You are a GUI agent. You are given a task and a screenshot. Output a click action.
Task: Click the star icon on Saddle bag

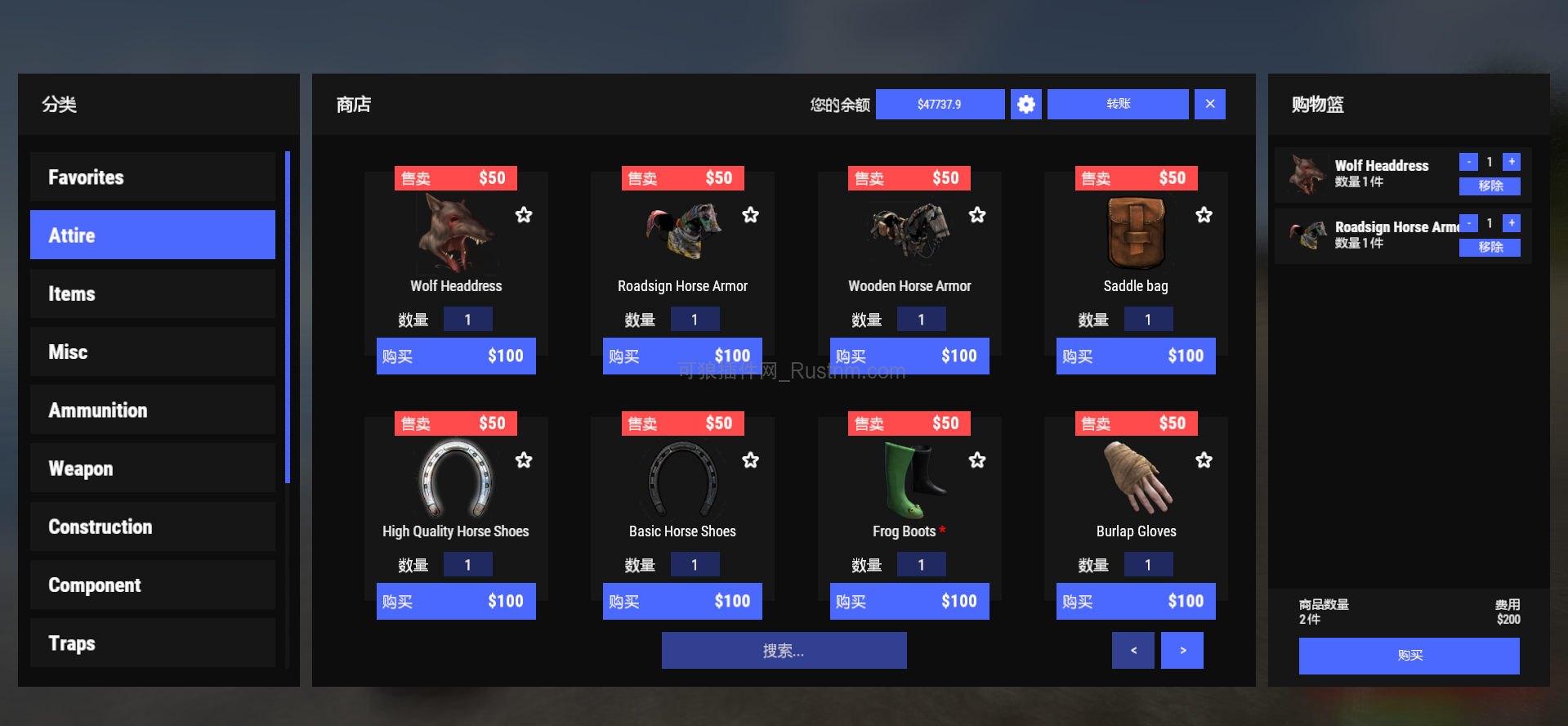[x=1204, y=215]
